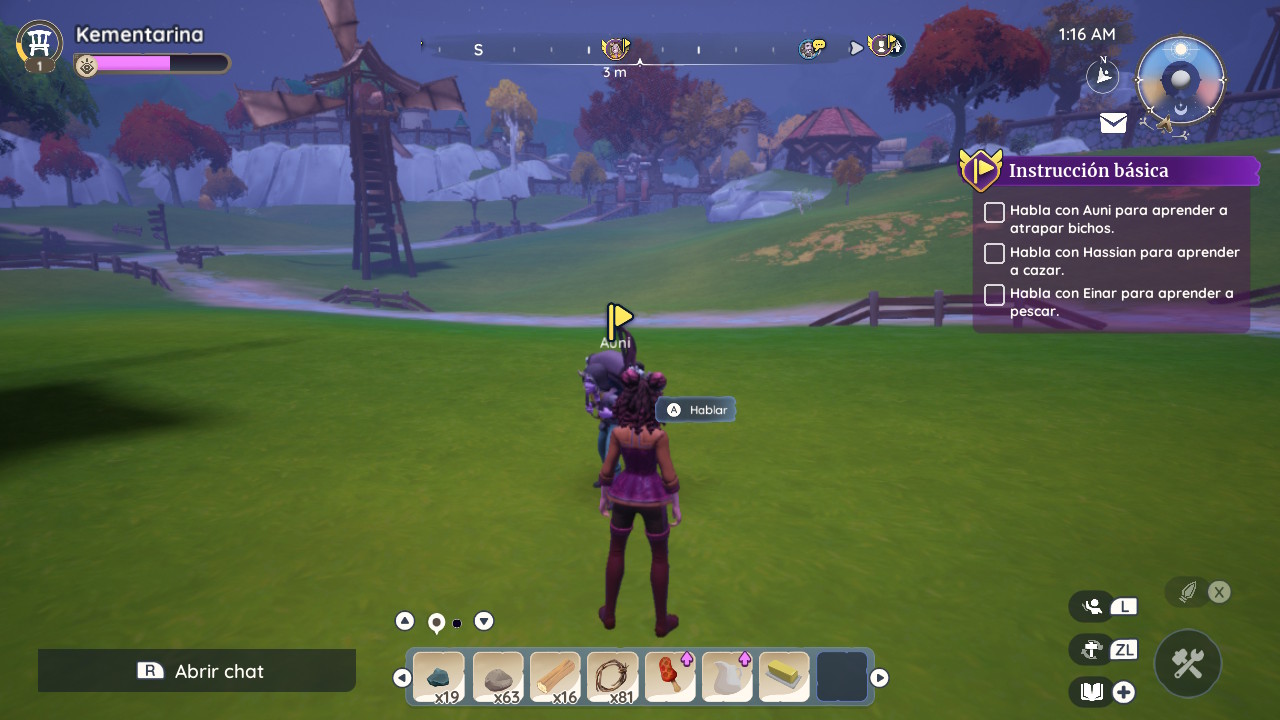Screen dimensions: 1280x720
Task: Click the Abrir chat bar
Action: [x=197, y=671]
